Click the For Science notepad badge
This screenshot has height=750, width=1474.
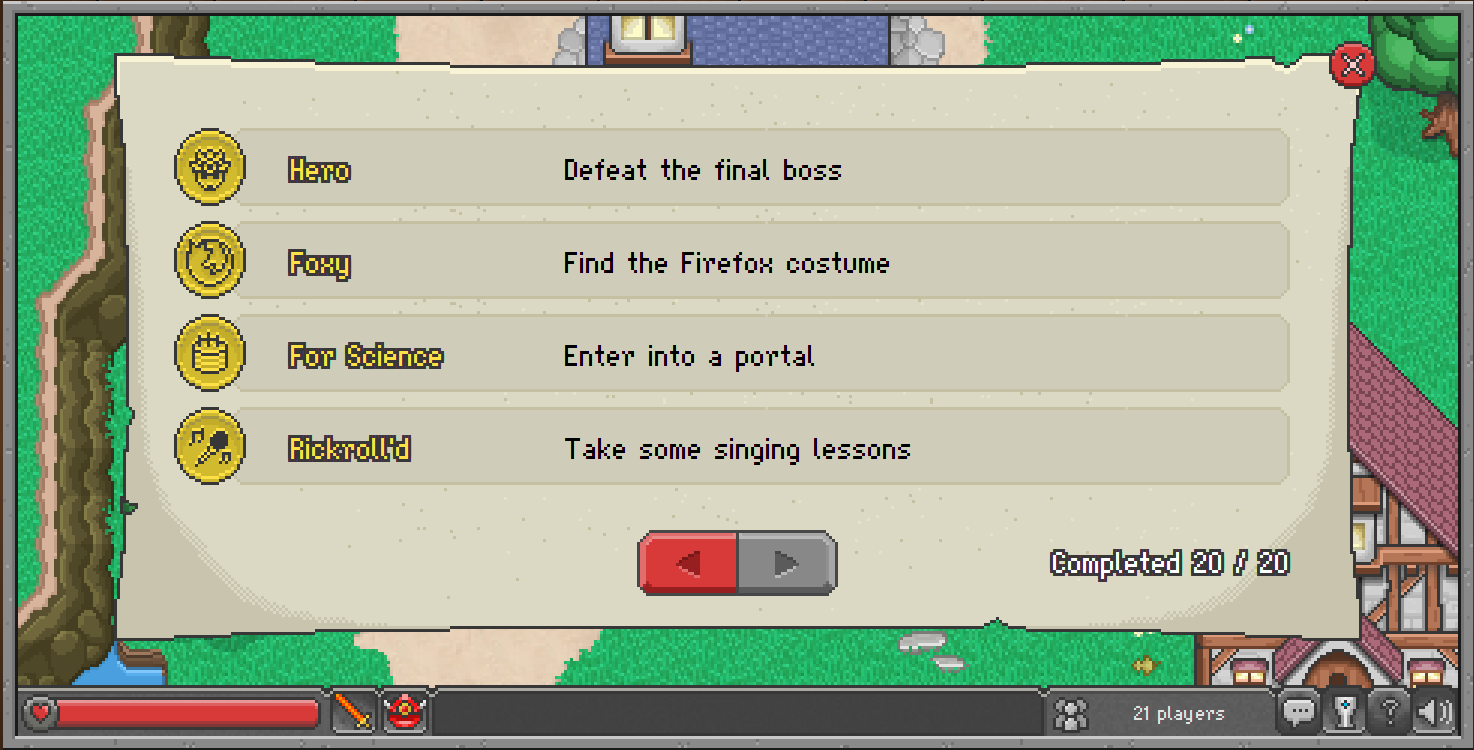[209, 354]
